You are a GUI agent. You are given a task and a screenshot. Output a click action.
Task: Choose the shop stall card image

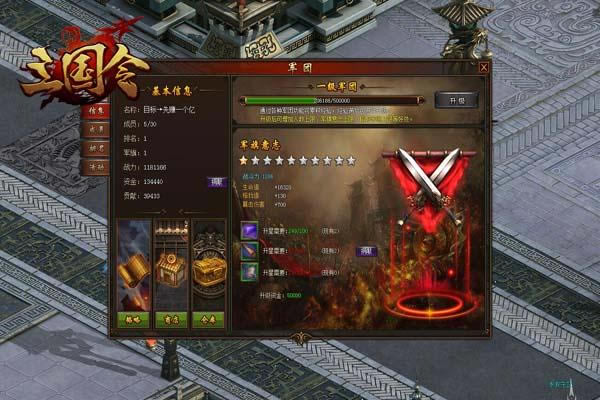click(171, 267)
